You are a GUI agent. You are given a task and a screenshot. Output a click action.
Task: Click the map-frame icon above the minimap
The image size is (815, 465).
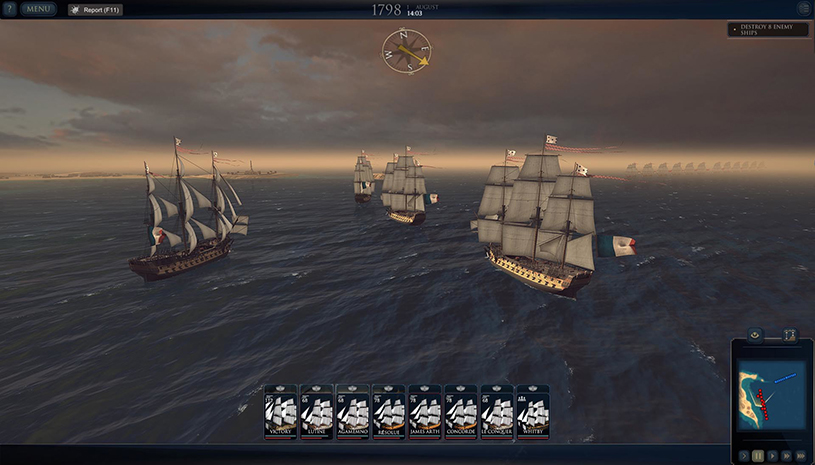[x=789, y=334]
